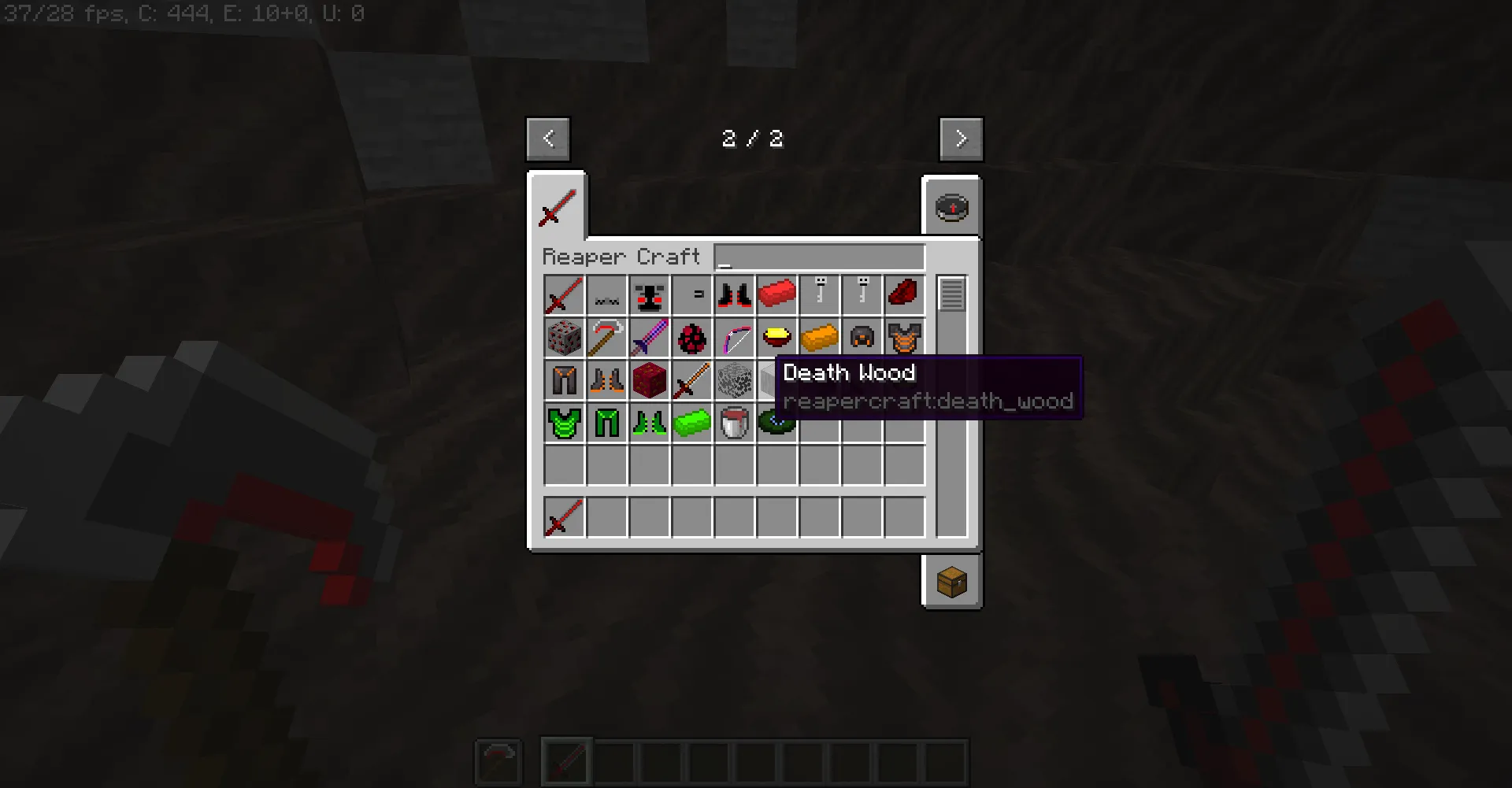Open the compass search tab on the right

[952, 208]
